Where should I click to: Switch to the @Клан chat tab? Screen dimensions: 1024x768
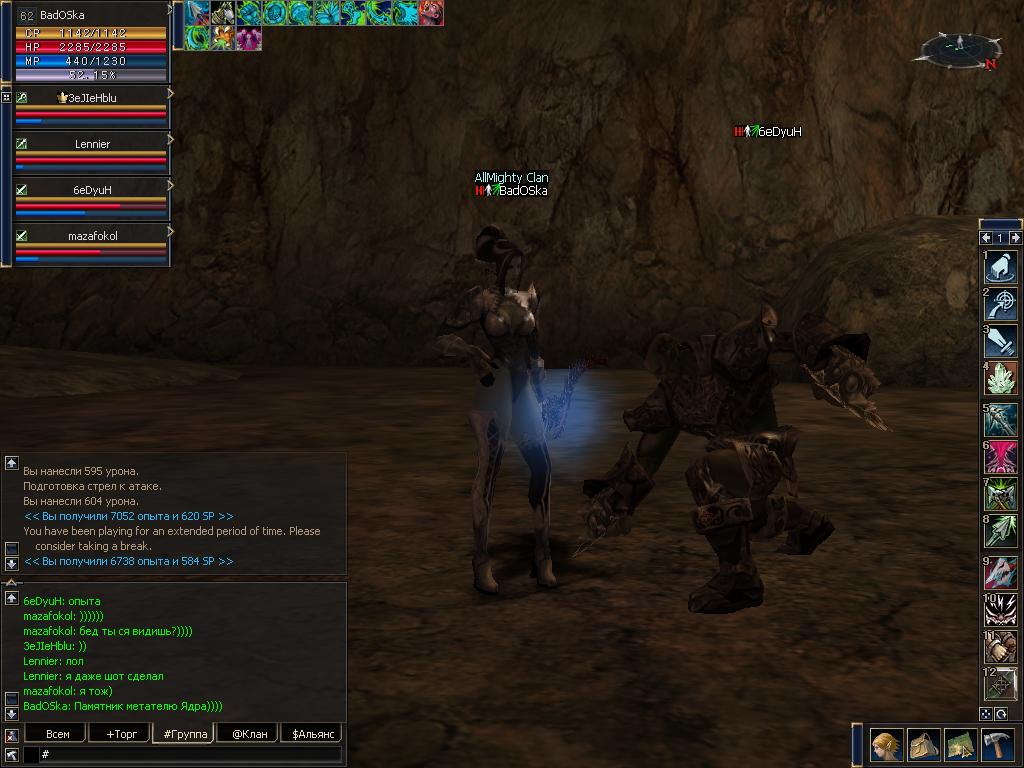tap(249, 734)
